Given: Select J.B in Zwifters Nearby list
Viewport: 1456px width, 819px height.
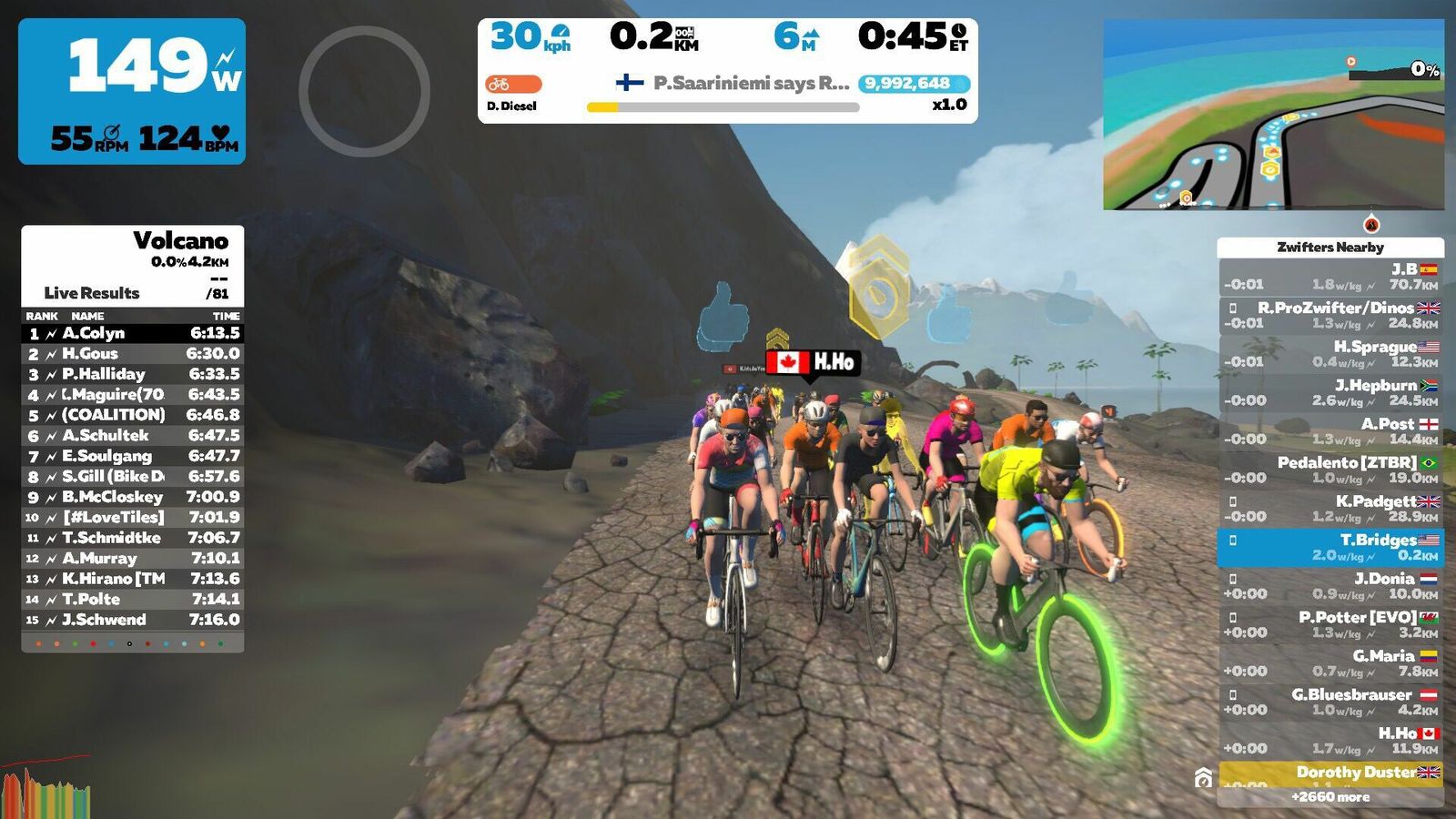Looking at the screenshot, I should 1330,277.
